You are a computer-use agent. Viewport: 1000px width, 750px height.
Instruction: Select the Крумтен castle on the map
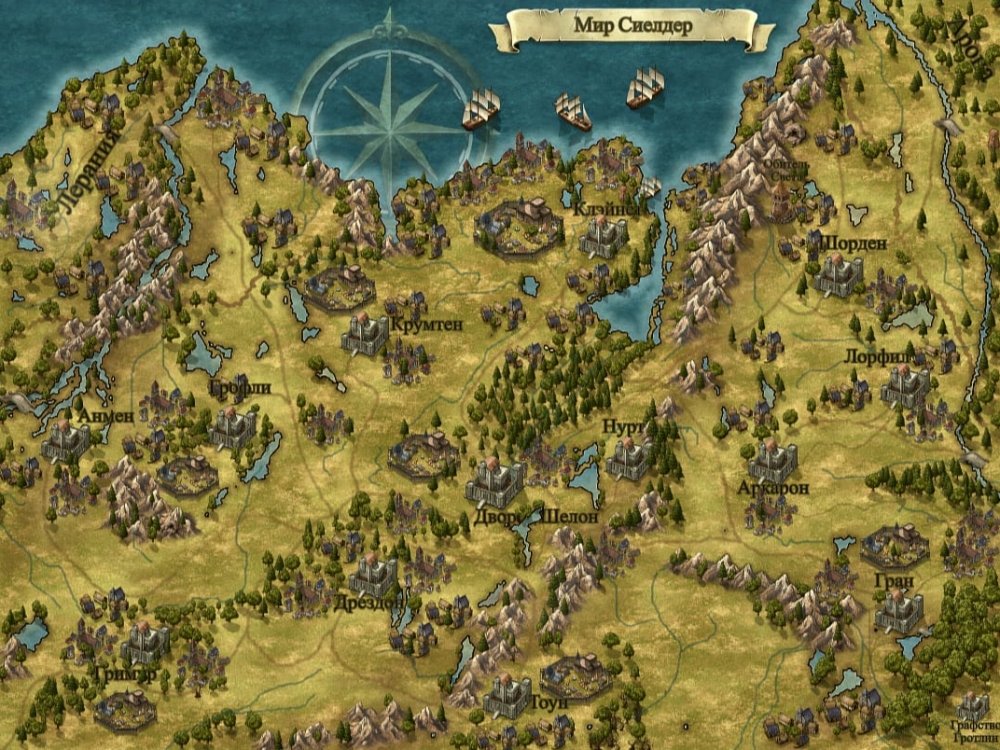[x=365, y=333]
